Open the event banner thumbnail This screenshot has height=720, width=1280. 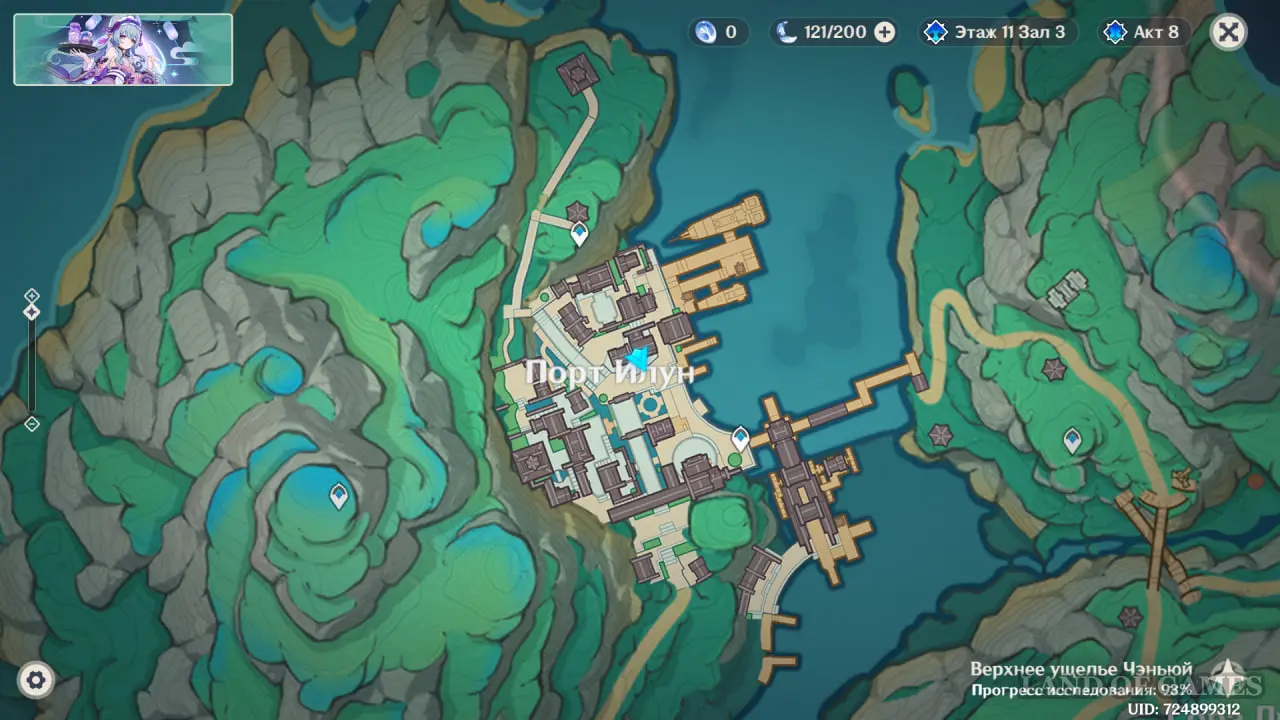[123, 49]
